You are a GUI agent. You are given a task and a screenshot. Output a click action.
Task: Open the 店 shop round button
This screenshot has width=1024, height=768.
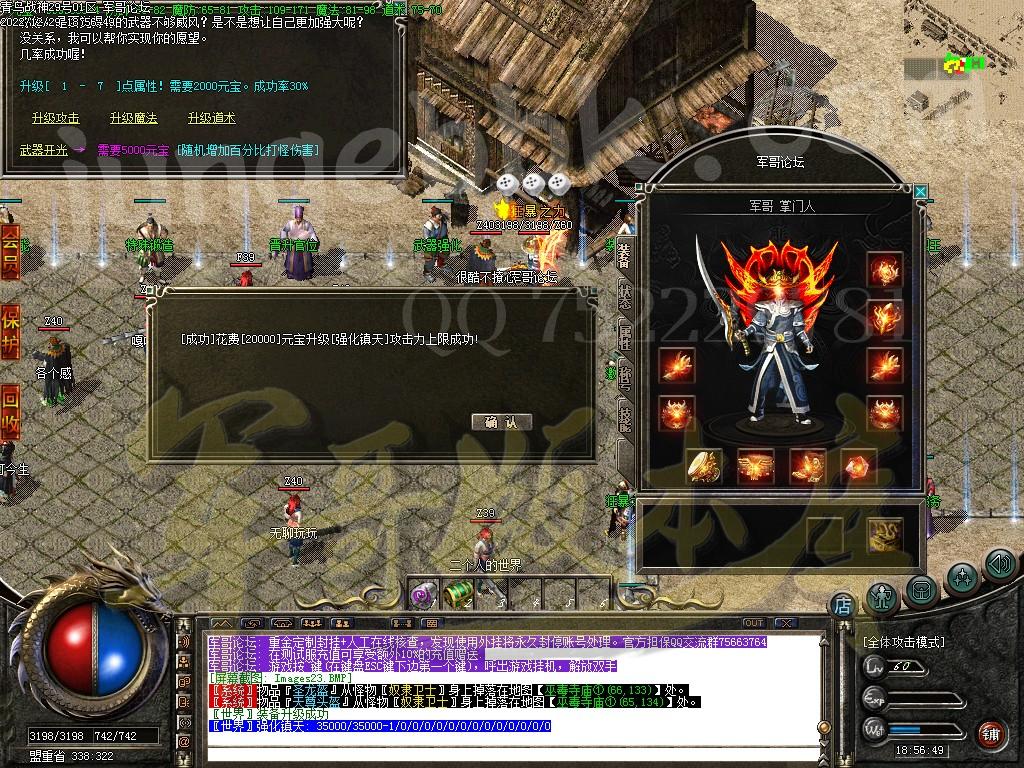(x=842, y=604)
